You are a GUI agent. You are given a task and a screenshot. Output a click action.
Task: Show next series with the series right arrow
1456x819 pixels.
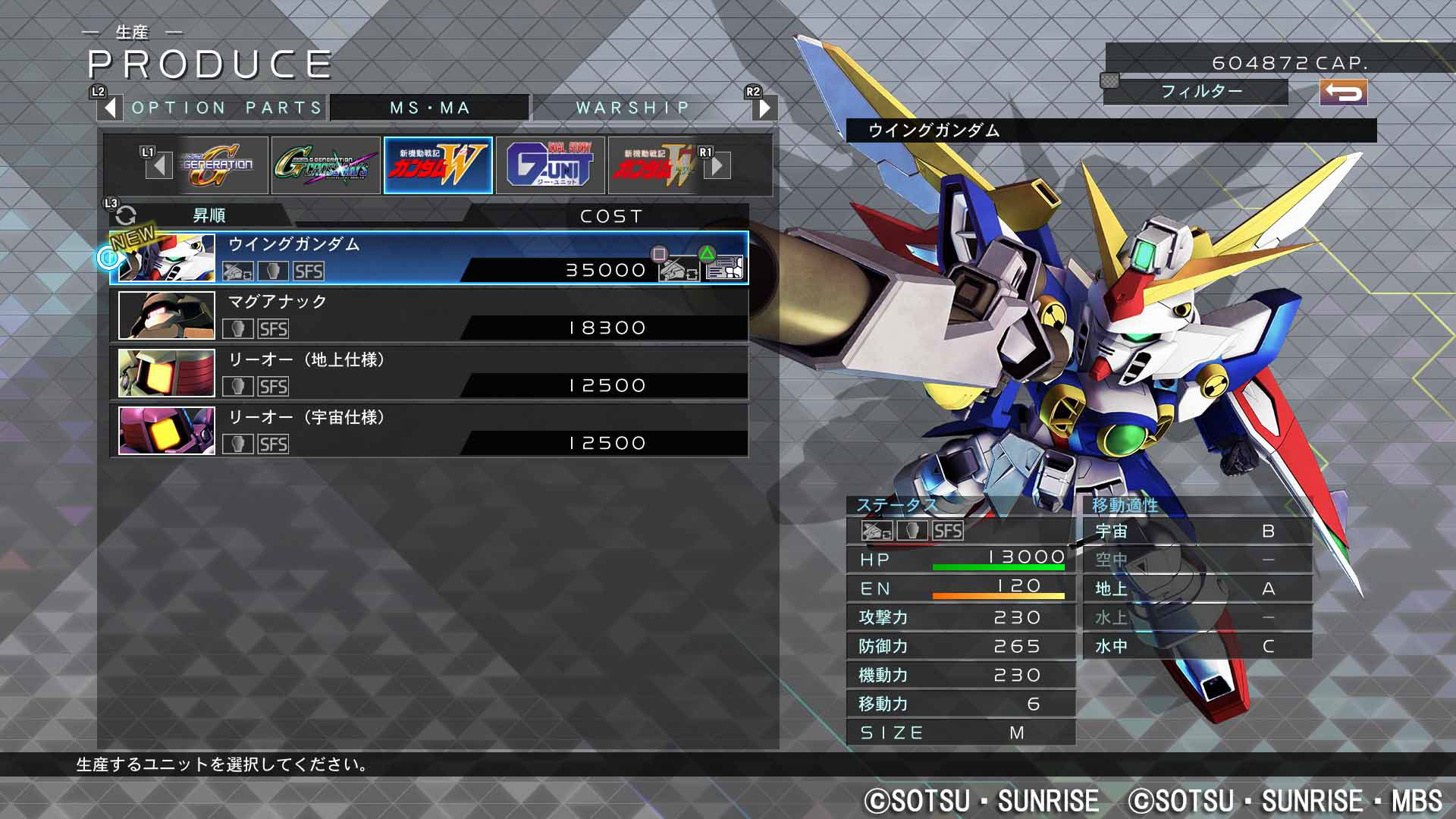point(717,165)
